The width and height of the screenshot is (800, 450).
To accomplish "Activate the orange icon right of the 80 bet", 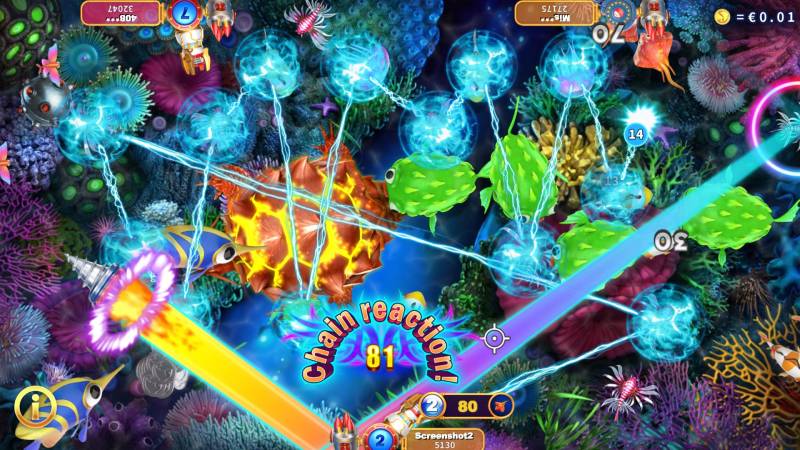I will pos(502,405).
